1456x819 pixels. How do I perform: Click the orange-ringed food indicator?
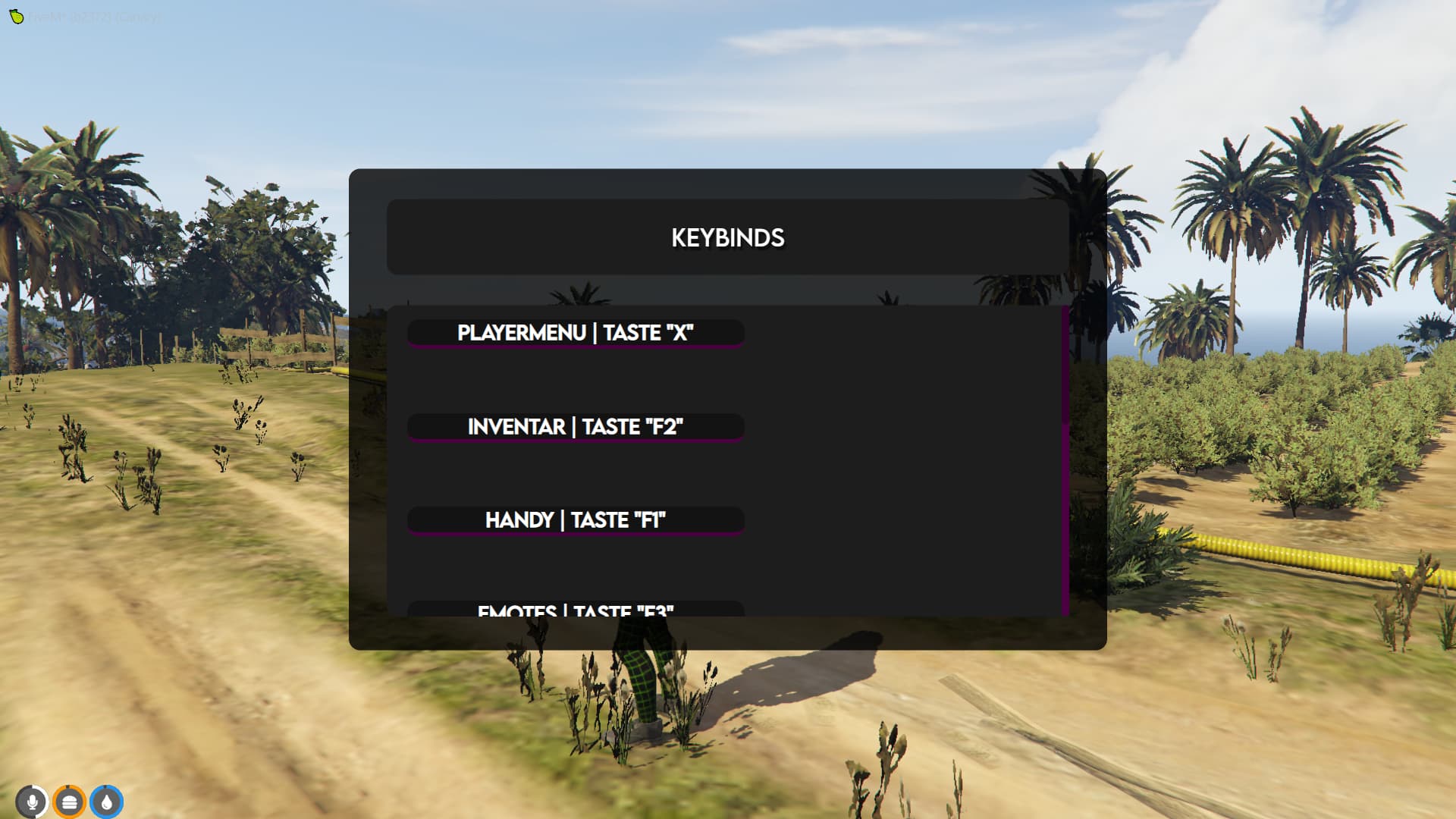coord(69,801)
